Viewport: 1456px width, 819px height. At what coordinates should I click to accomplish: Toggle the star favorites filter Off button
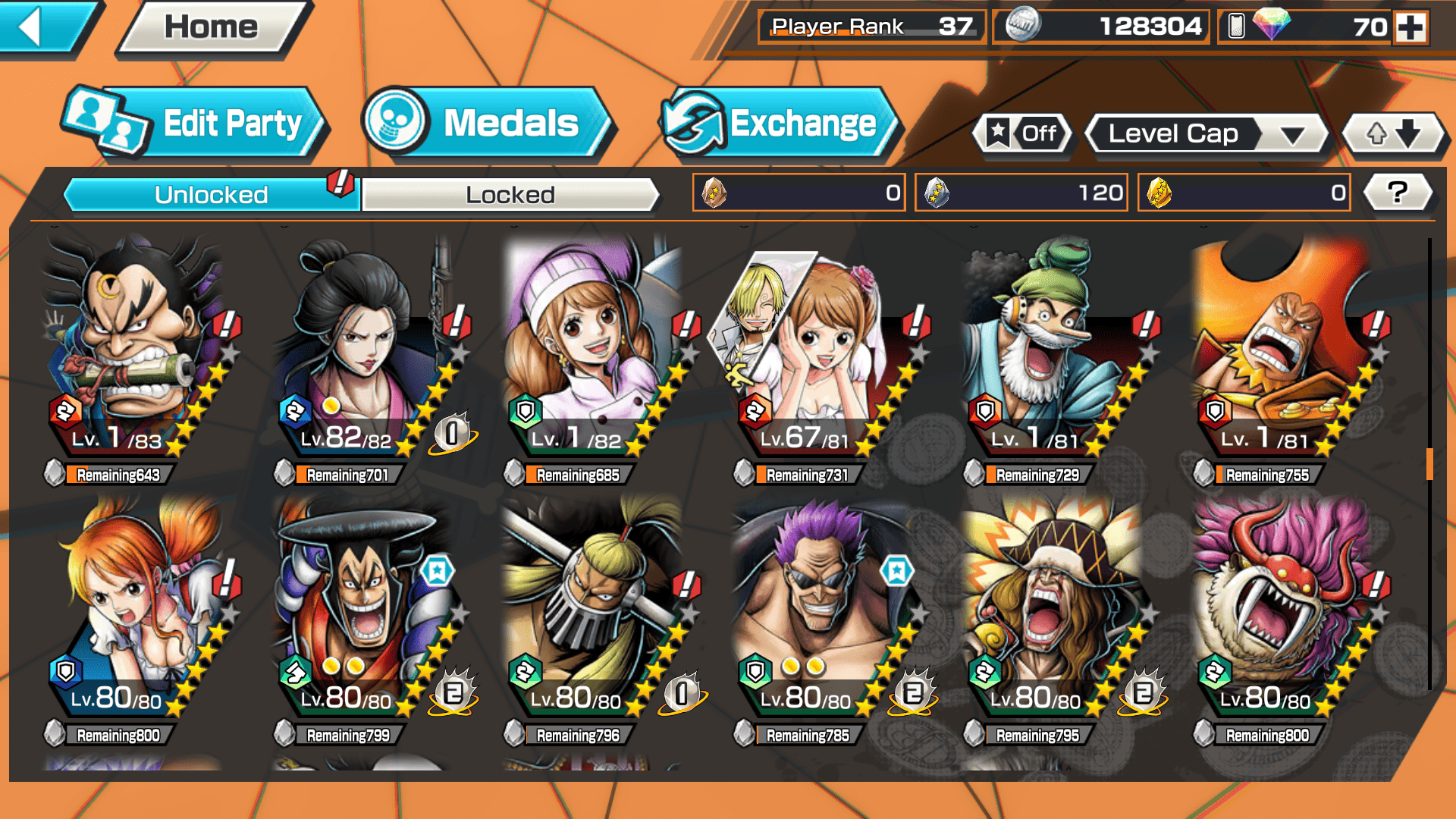1022,134
